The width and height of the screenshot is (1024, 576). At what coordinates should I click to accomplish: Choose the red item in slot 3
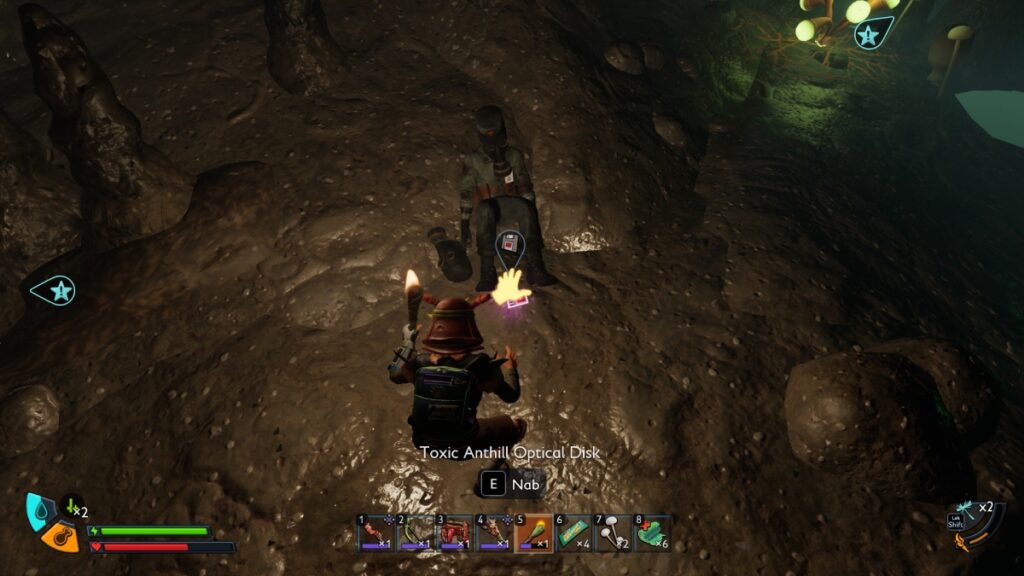(x=454, y=534)
